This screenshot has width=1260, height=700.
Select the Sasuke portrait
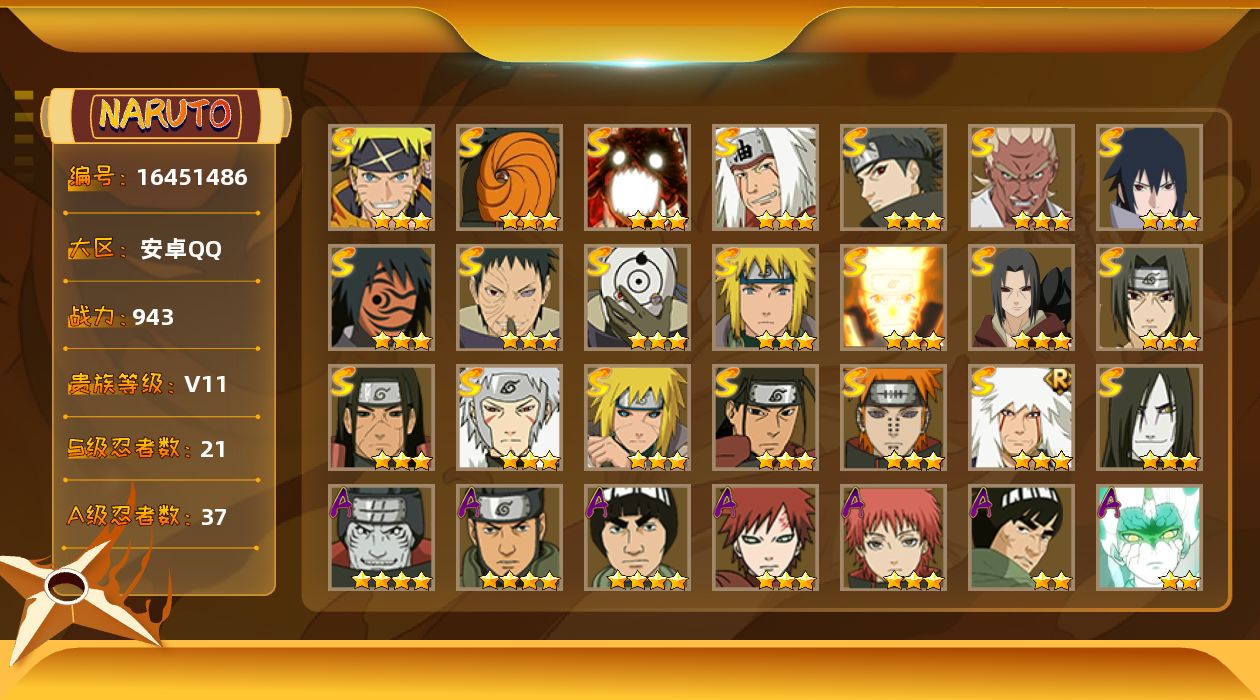1149,177
